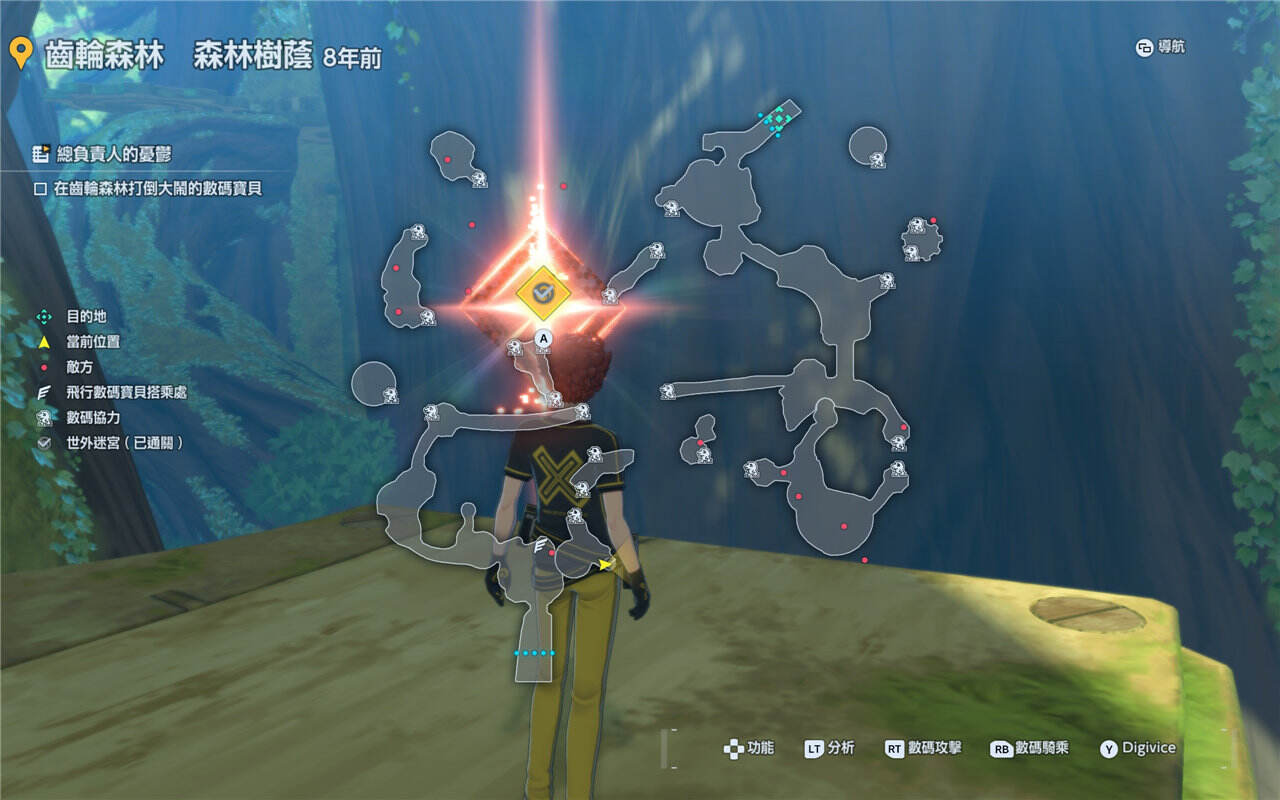The image size is (1280, 800).
Task: Choose the flying Digimon boarding point marker
Action: (x=543, y=546)
